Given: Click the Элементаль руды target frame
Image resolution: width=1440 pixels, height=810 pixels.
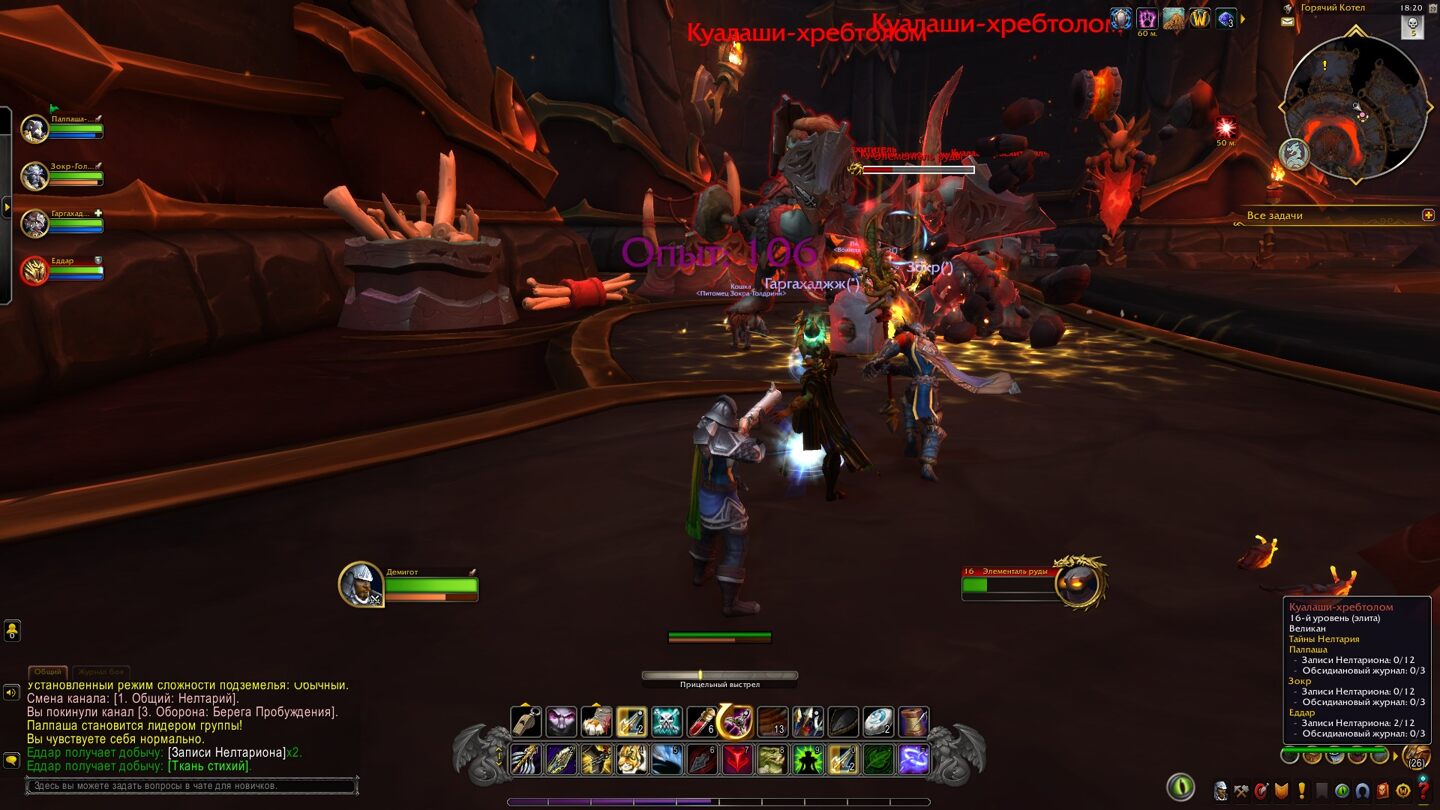Looking at the screenshot, I should coord(1078,584).
